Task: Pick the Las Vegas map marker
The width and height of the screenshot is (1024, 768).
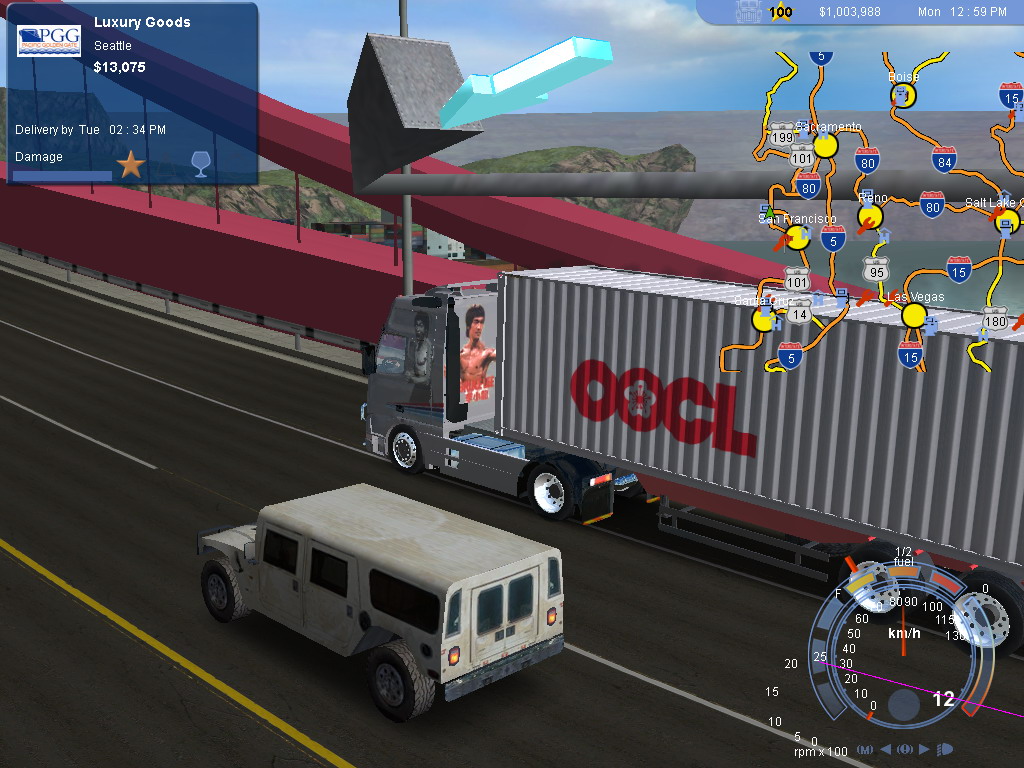Action: click(x=914, y=316)
